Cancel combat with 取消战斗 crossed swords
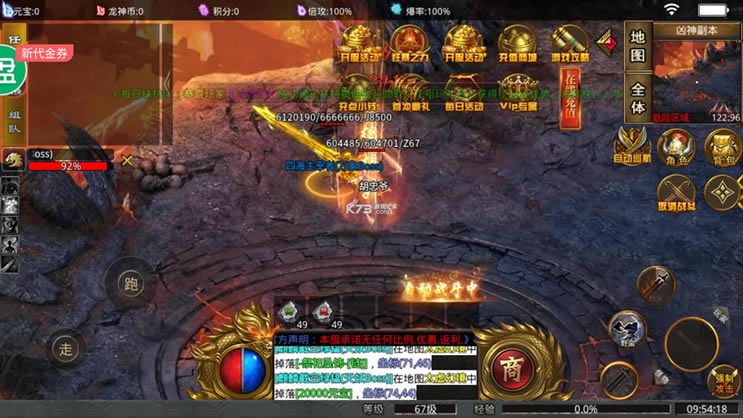Screen dimensions: 743x418 coord(676,192)
